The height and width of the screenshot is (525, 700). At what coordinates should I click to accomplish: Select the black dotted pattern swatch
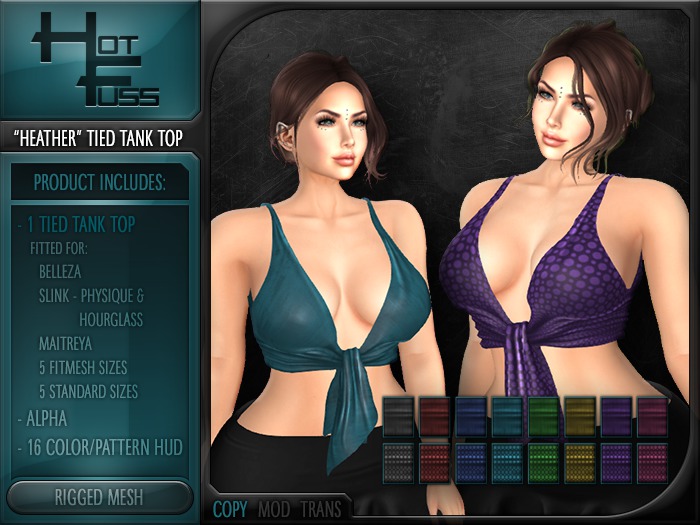(399, 462)
